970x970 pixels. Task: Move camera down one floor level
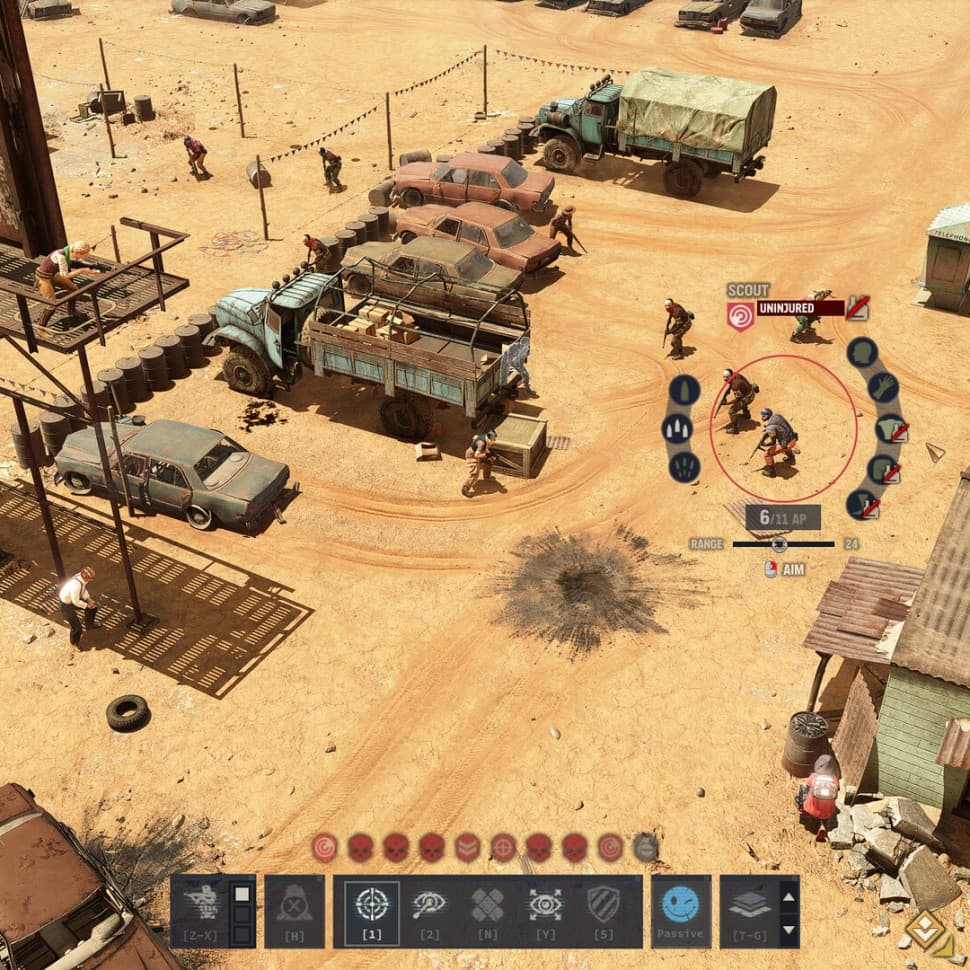pyautogui.click(x=788, y=930)
